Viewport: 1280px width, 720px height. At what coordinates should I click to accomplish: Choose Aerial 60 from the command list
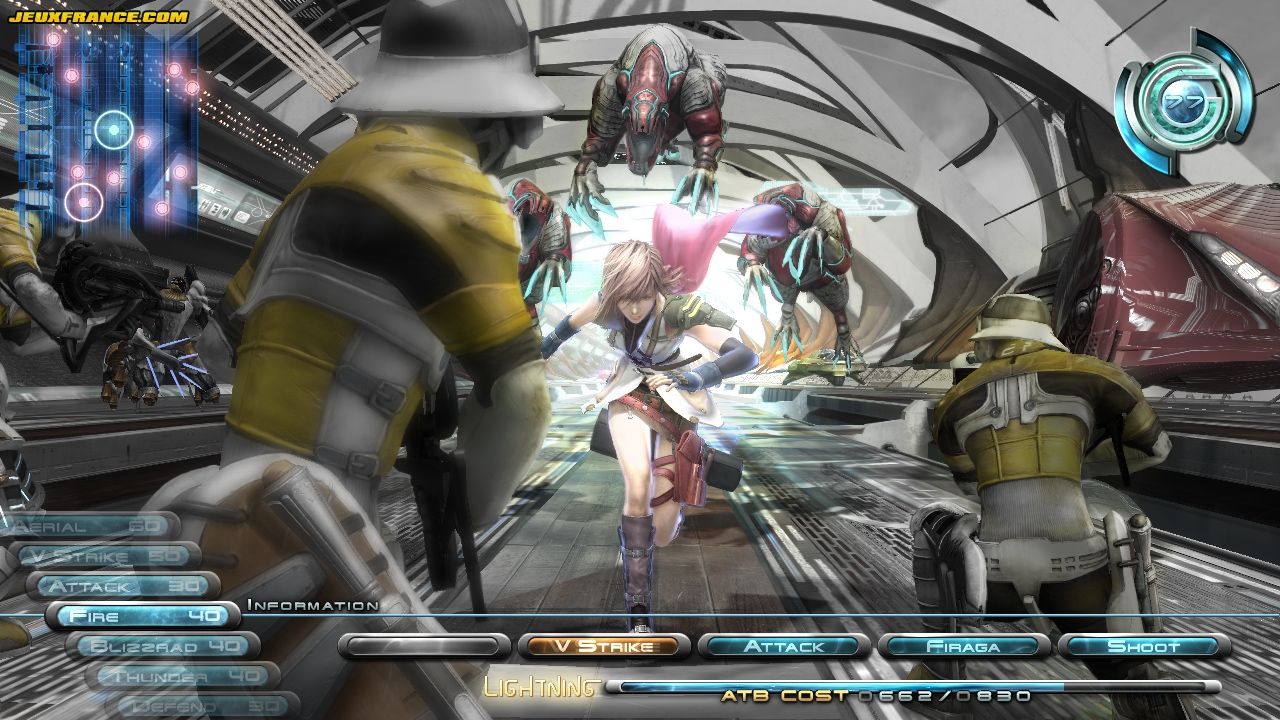[x=92, y=526]
